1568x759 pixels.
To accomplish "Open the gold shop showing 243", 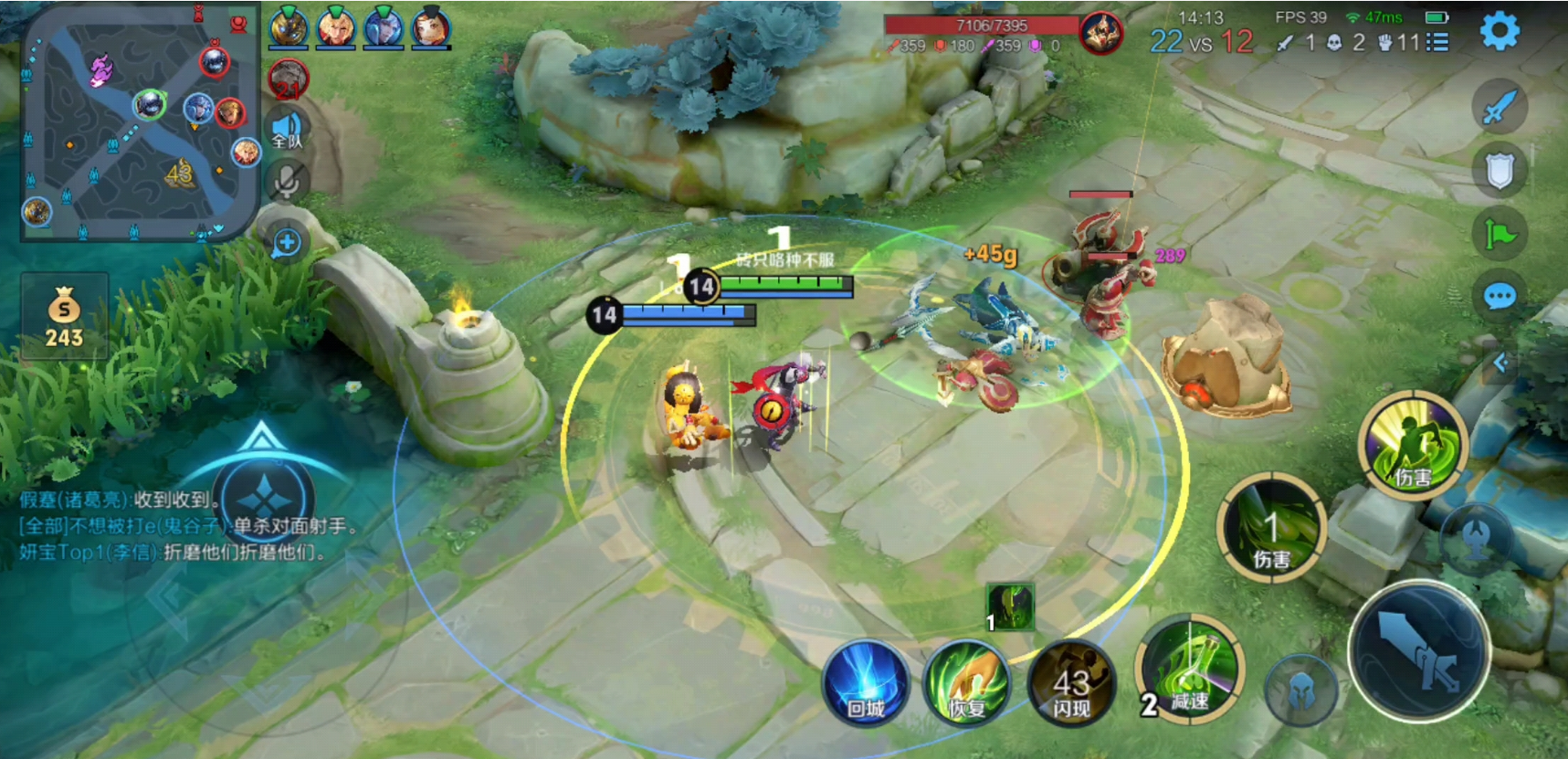I will pyautogui.click(x=64, y=317).
